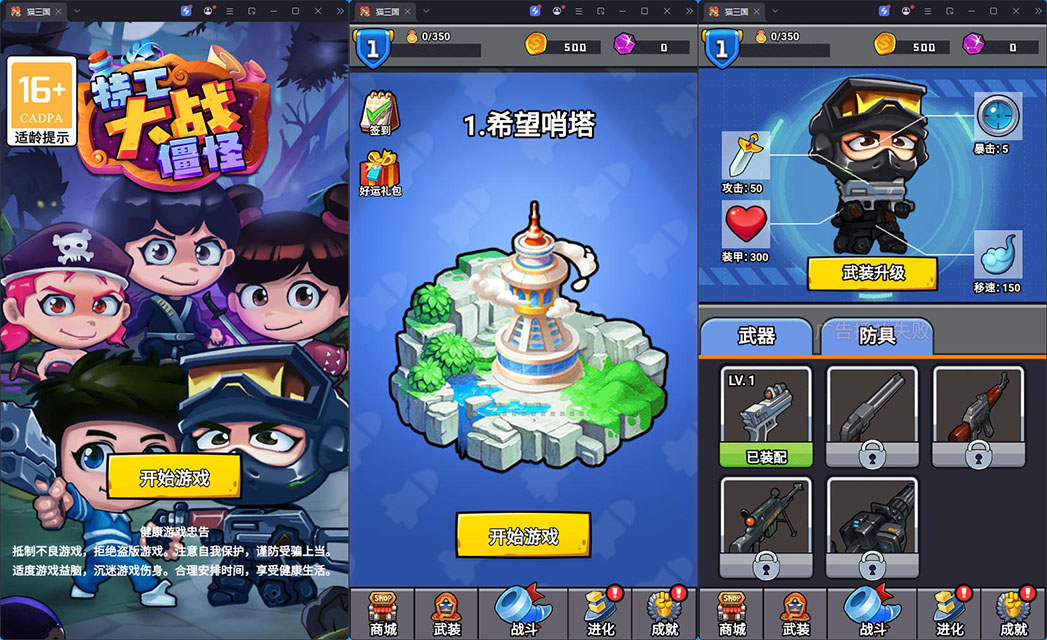Open the 16+ CADPA age rating notice
Viewport: 1047px width, 640px height.
(42, 101)
